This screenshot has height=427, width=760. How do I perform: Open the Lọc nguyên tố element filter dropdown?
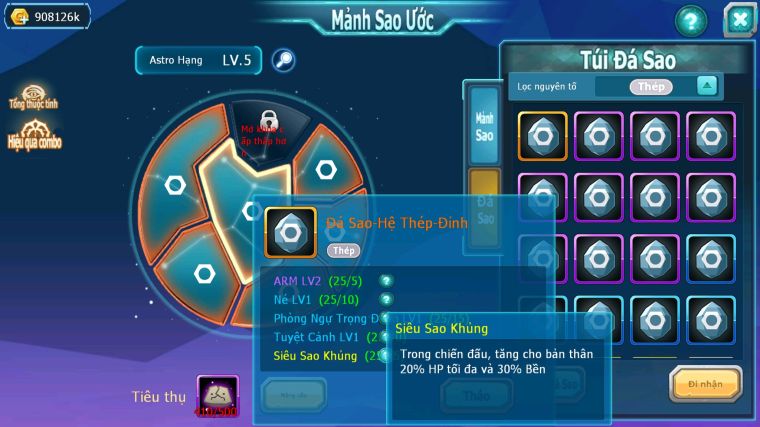point(707,86)
